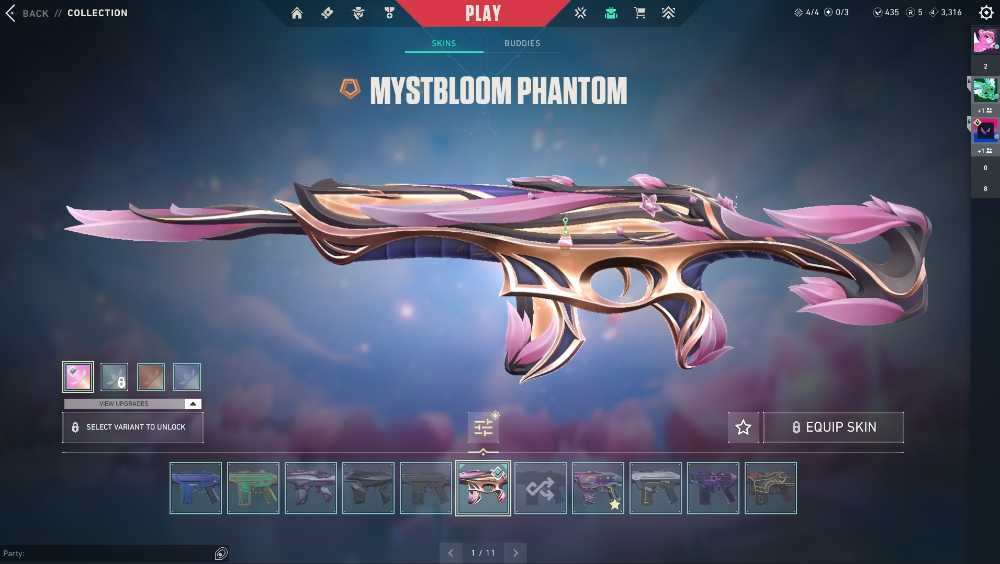
Task: Open the home screen icon
Action: tap(297, 13)
